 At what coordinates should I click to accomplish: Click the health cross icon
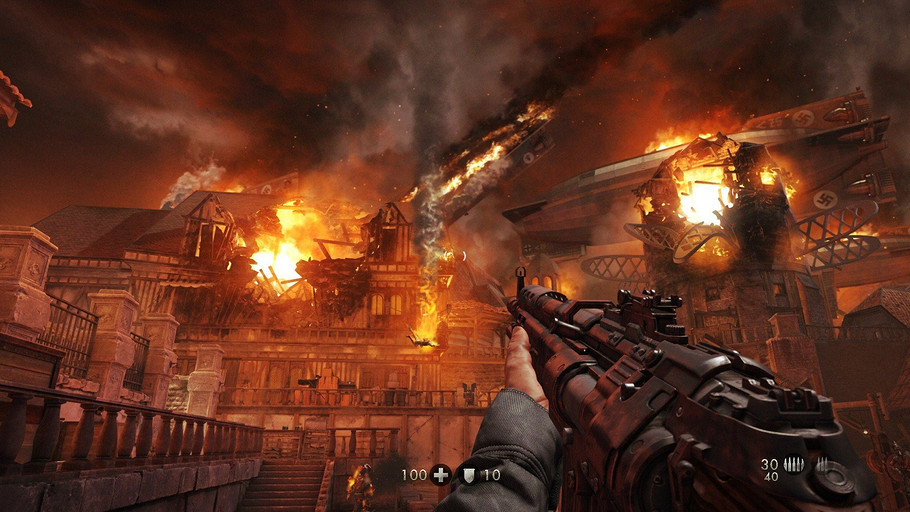pyautogui.click(x=441, y=475)
